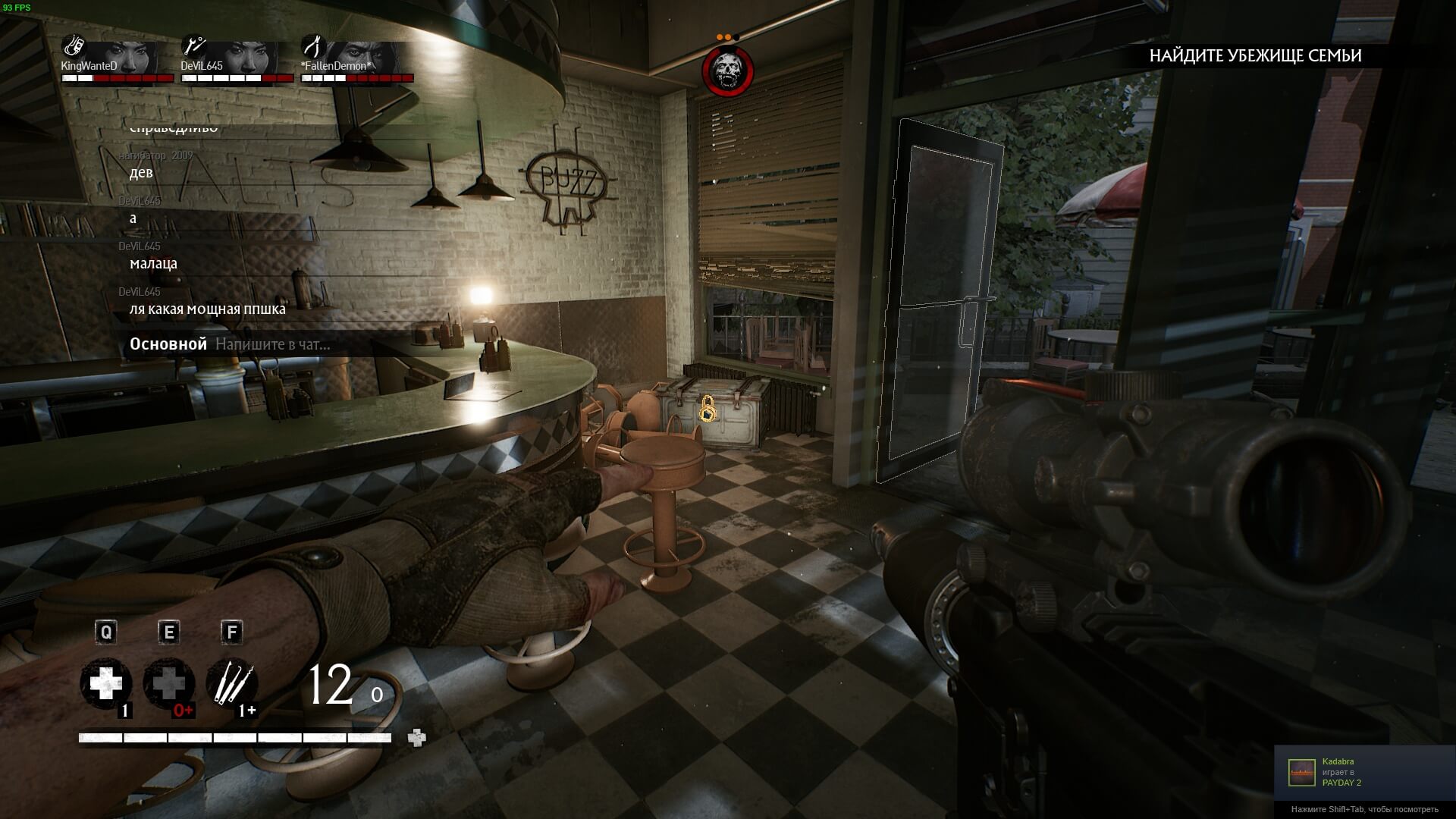Click the healing plus icon beside health bar
This screenshot has width=1456, height=819.
416,738
